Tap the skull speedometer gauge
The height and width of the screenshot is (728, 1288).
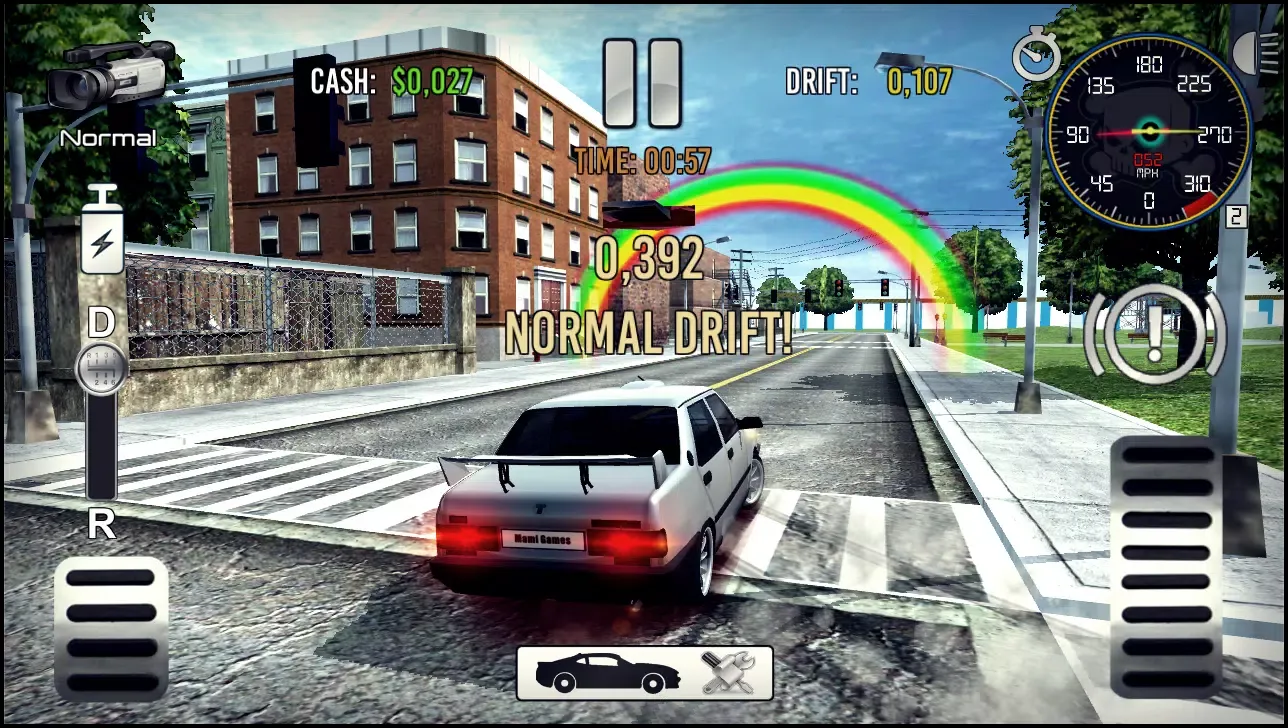(1150, 133)
